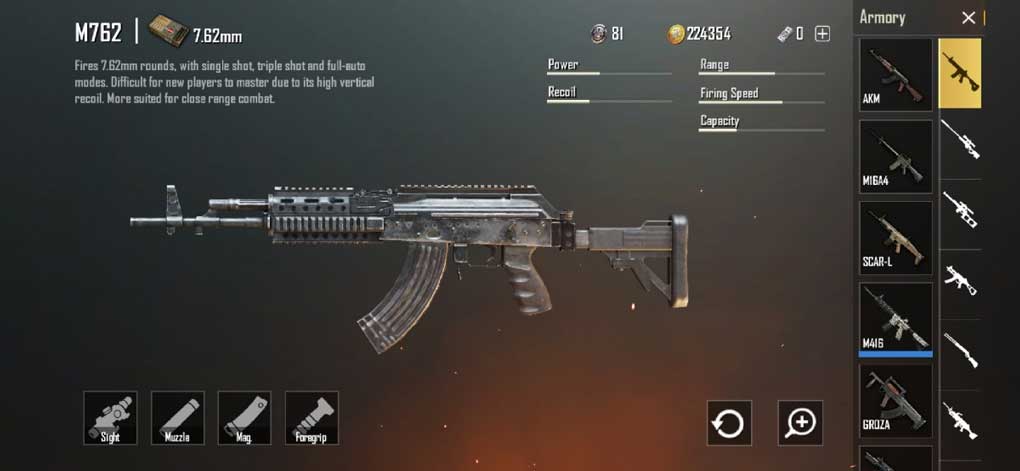Pick the M416 in the Armory
Screen dimensions: 1020x471
896,319
